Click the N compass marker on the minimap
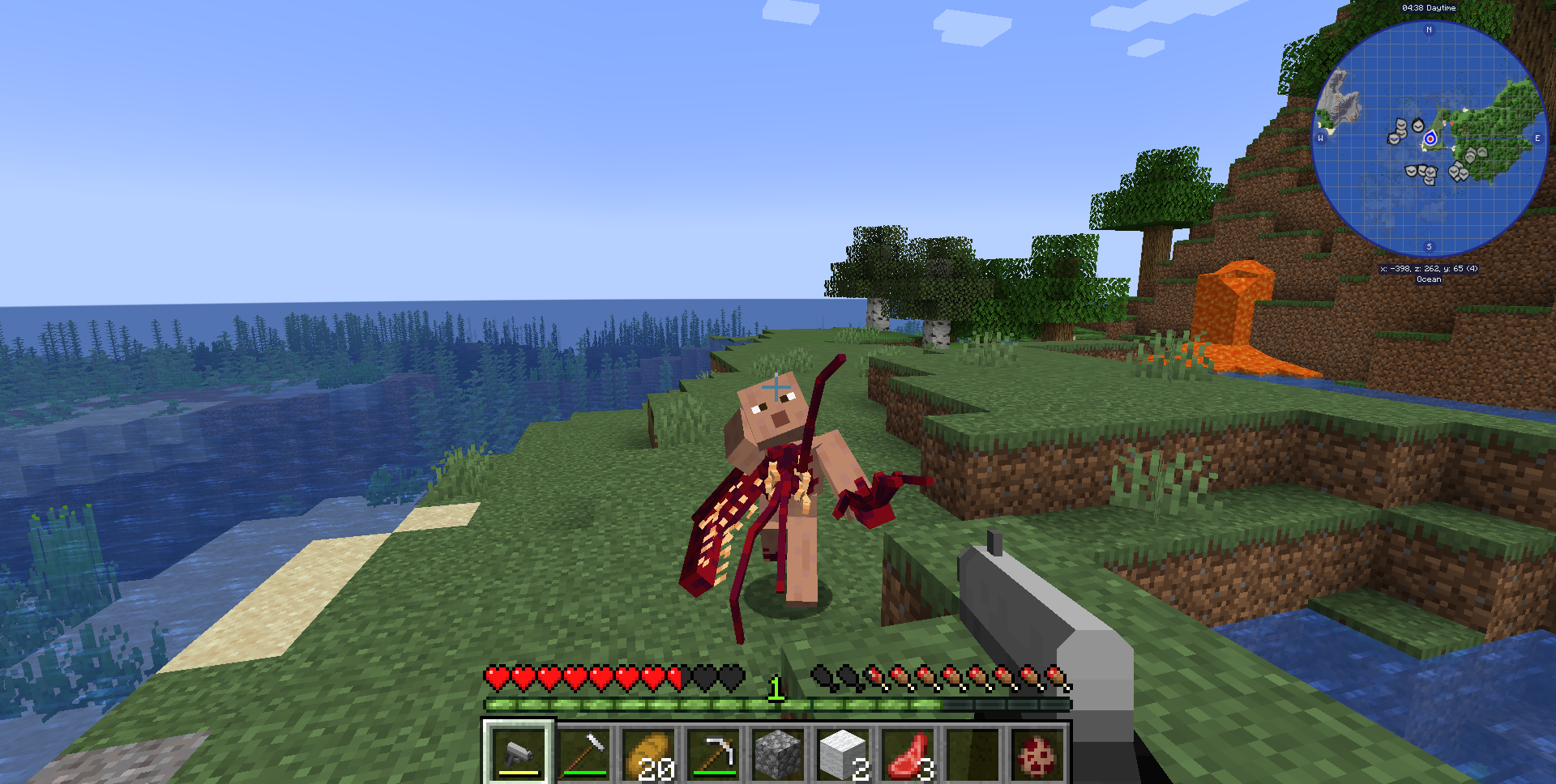The image size is (1556, 784). 1429,30
